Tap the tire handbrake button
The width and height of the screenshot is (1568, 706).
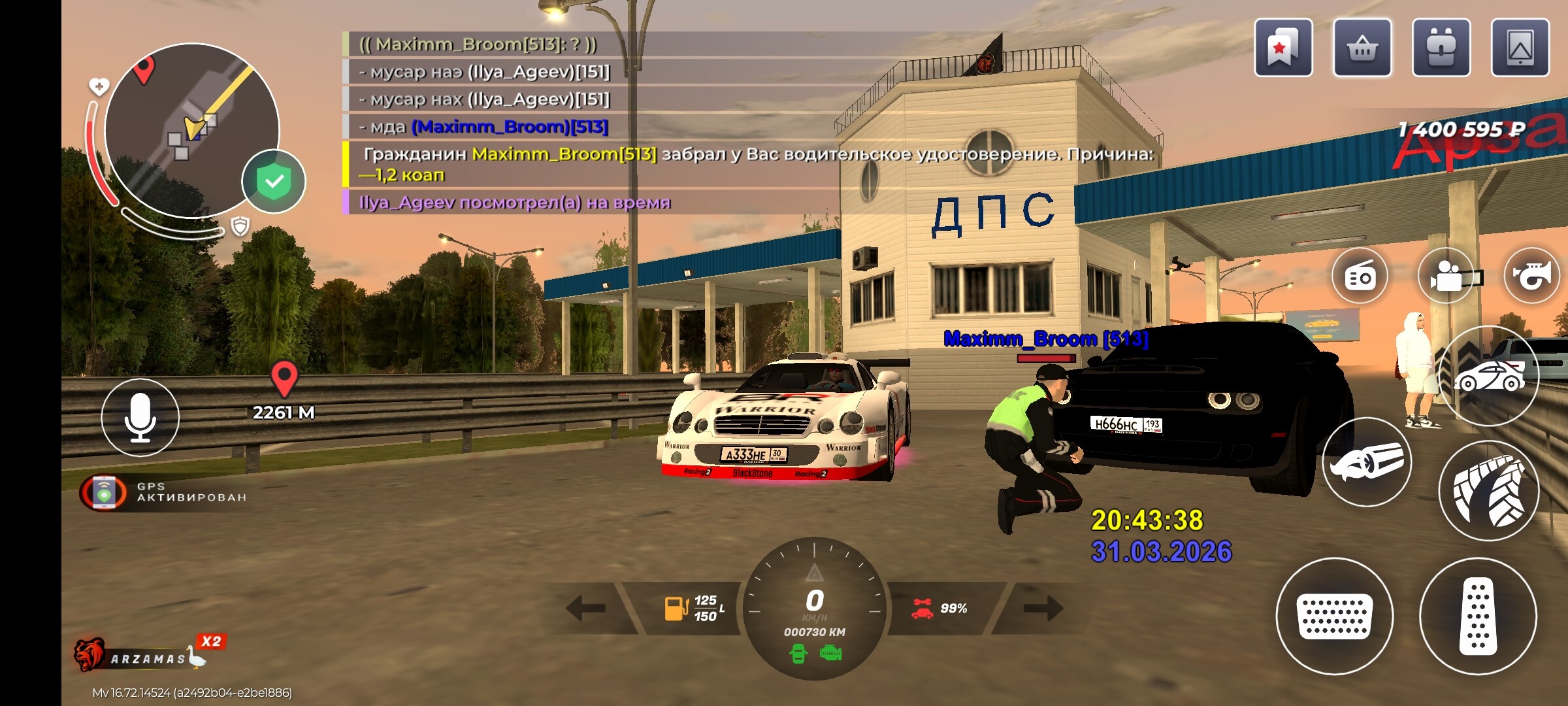tap(1489, 491)
